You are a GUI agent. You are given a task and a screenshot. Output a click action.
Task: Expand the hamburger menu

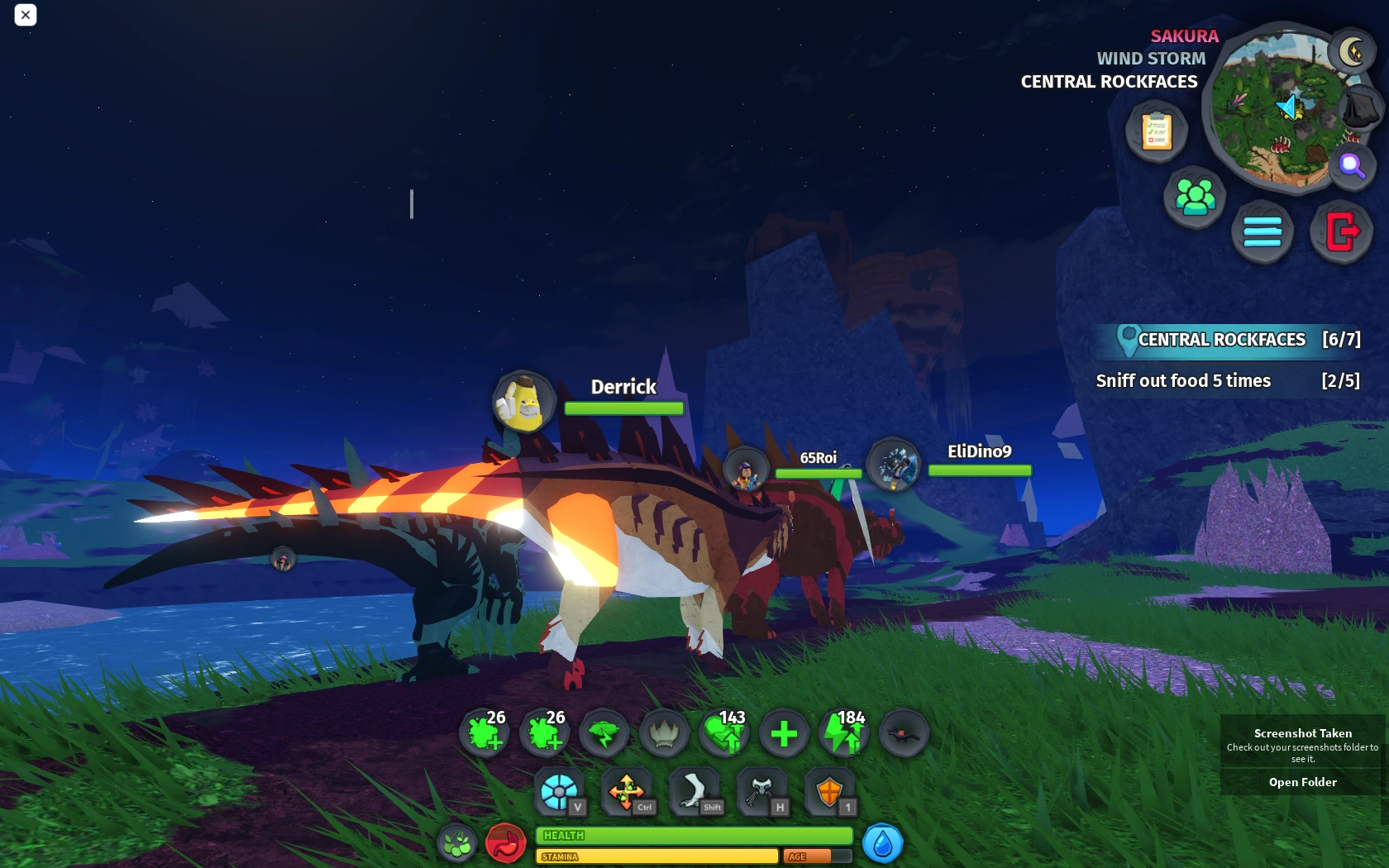(x=1263, y=232)
